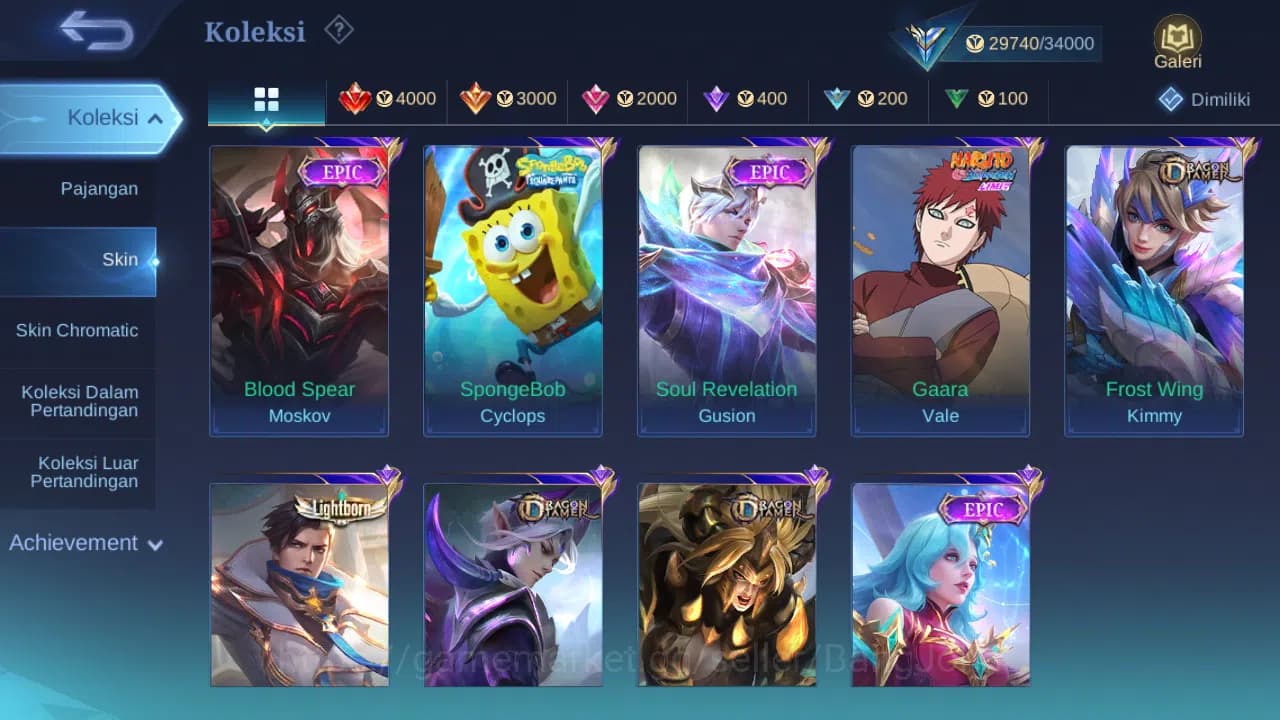Open Koleksi Dalam Pertandingan
The image size is (1280, 720).
tap(79, 401)
